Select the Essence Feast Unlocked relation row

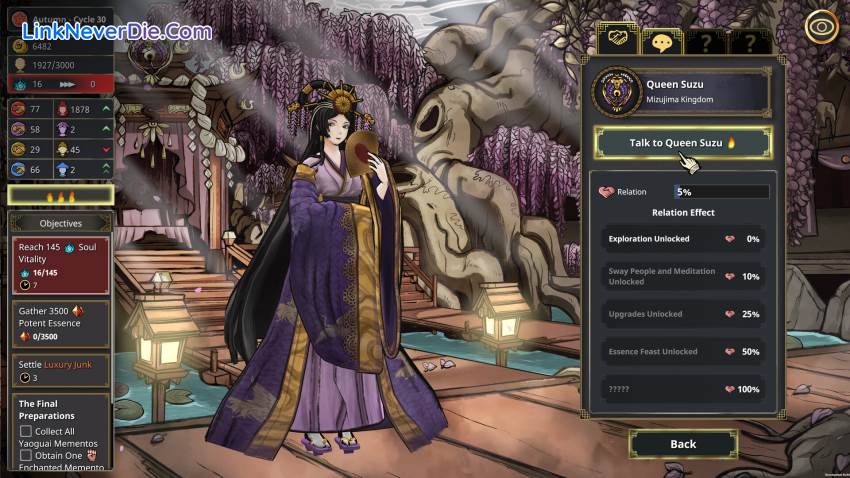click(683, 352)
